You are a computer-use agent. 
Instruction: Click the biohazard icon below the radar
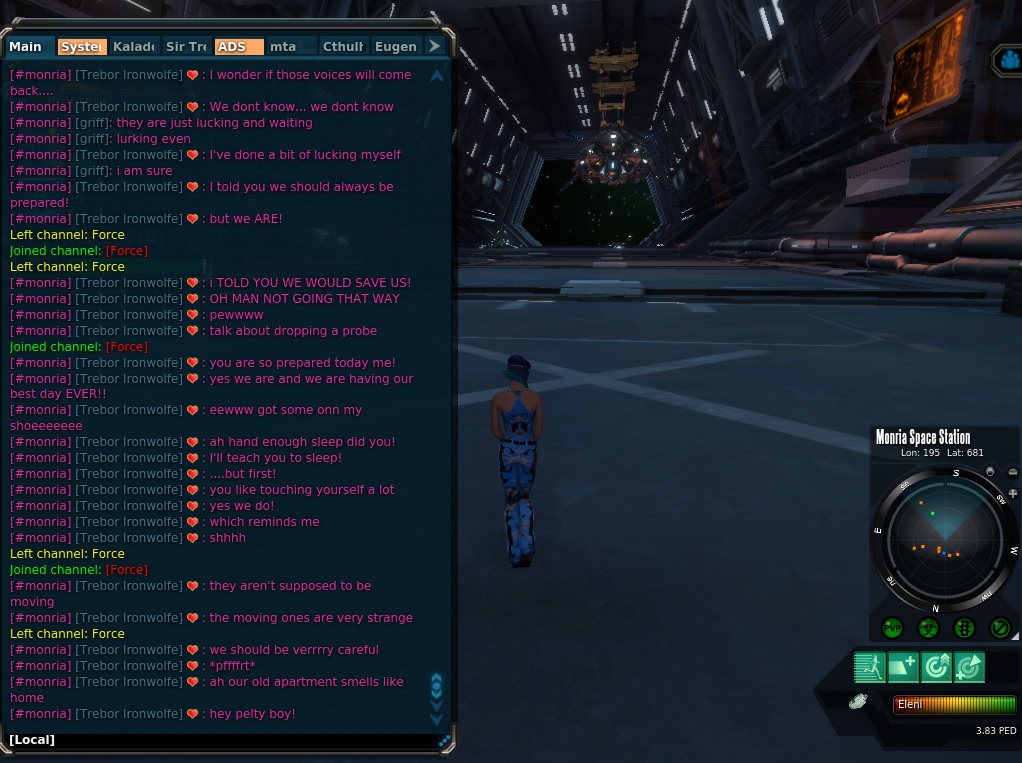pyautogui.click(x=928, y=628)
